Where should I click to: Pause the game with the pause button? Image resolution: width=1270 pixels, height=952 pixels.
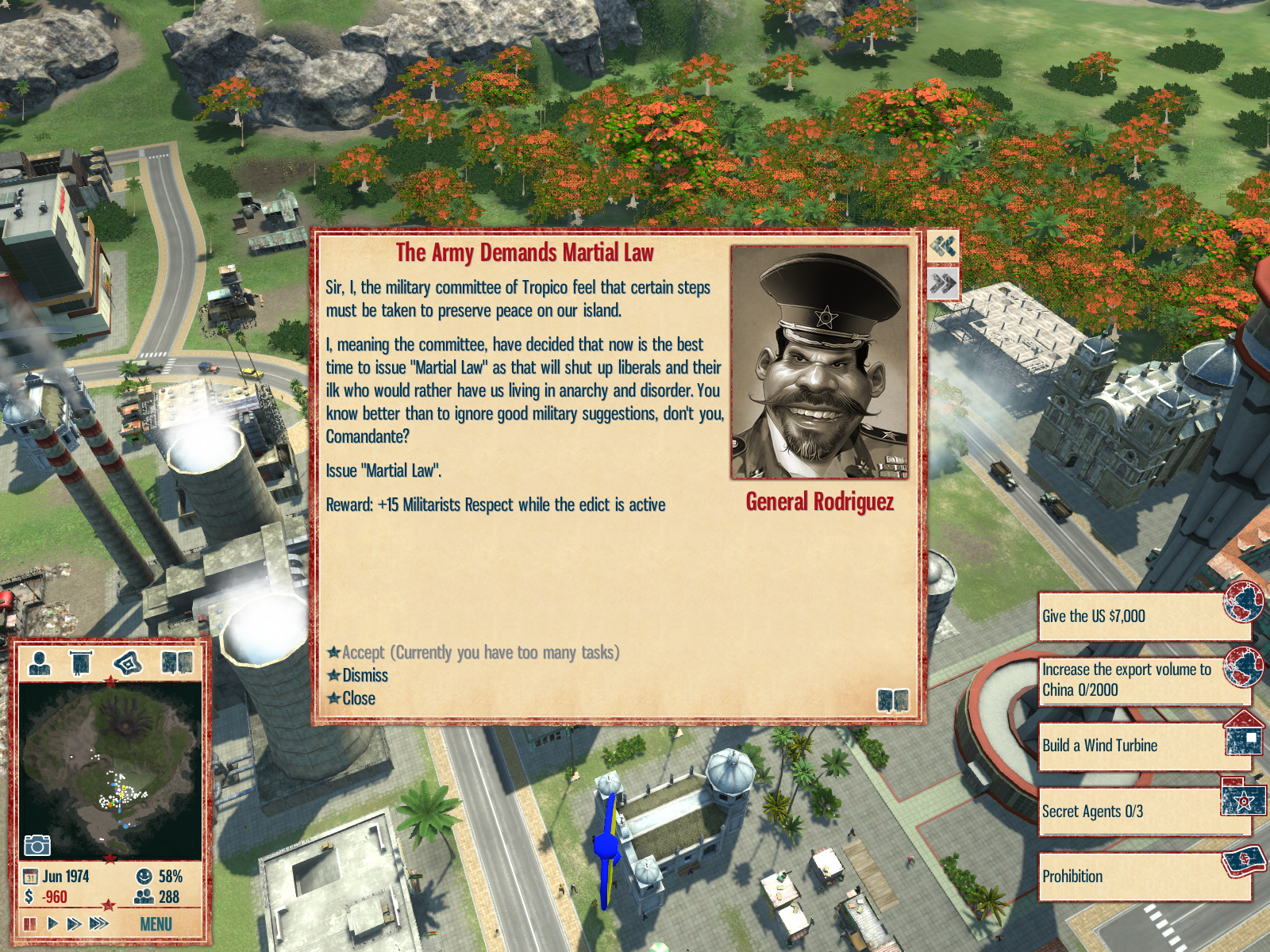coord(30,923)
